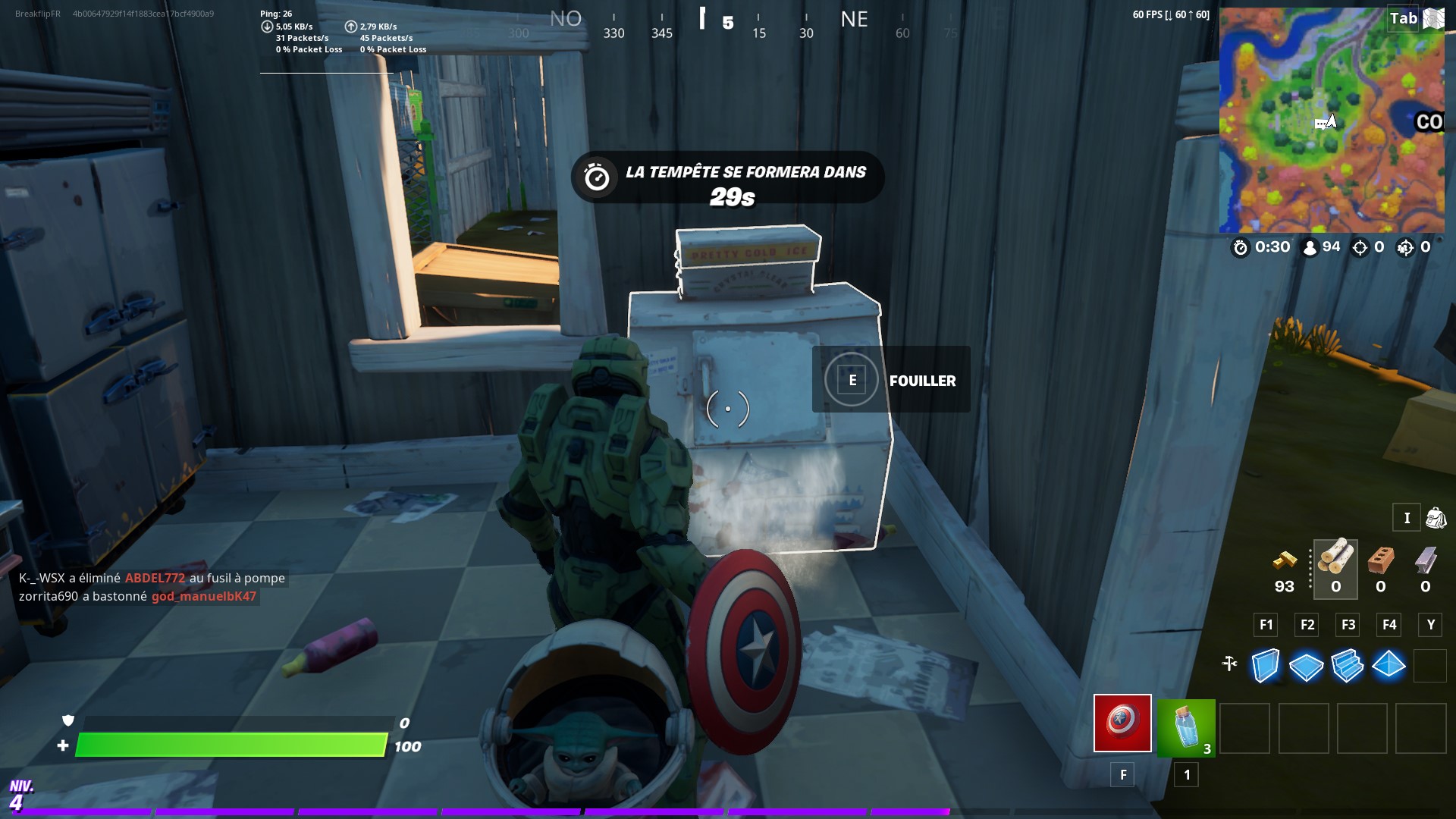1456x819 pixels.
Task: Select the small shield potion slot
Action: coord(1186,728)
